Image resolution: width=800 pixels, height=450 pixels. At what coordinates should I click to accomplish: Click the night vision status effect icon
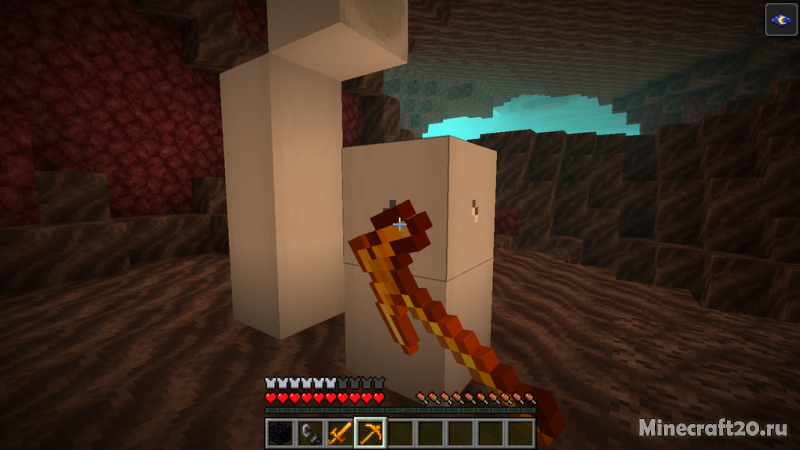point(781,20)
